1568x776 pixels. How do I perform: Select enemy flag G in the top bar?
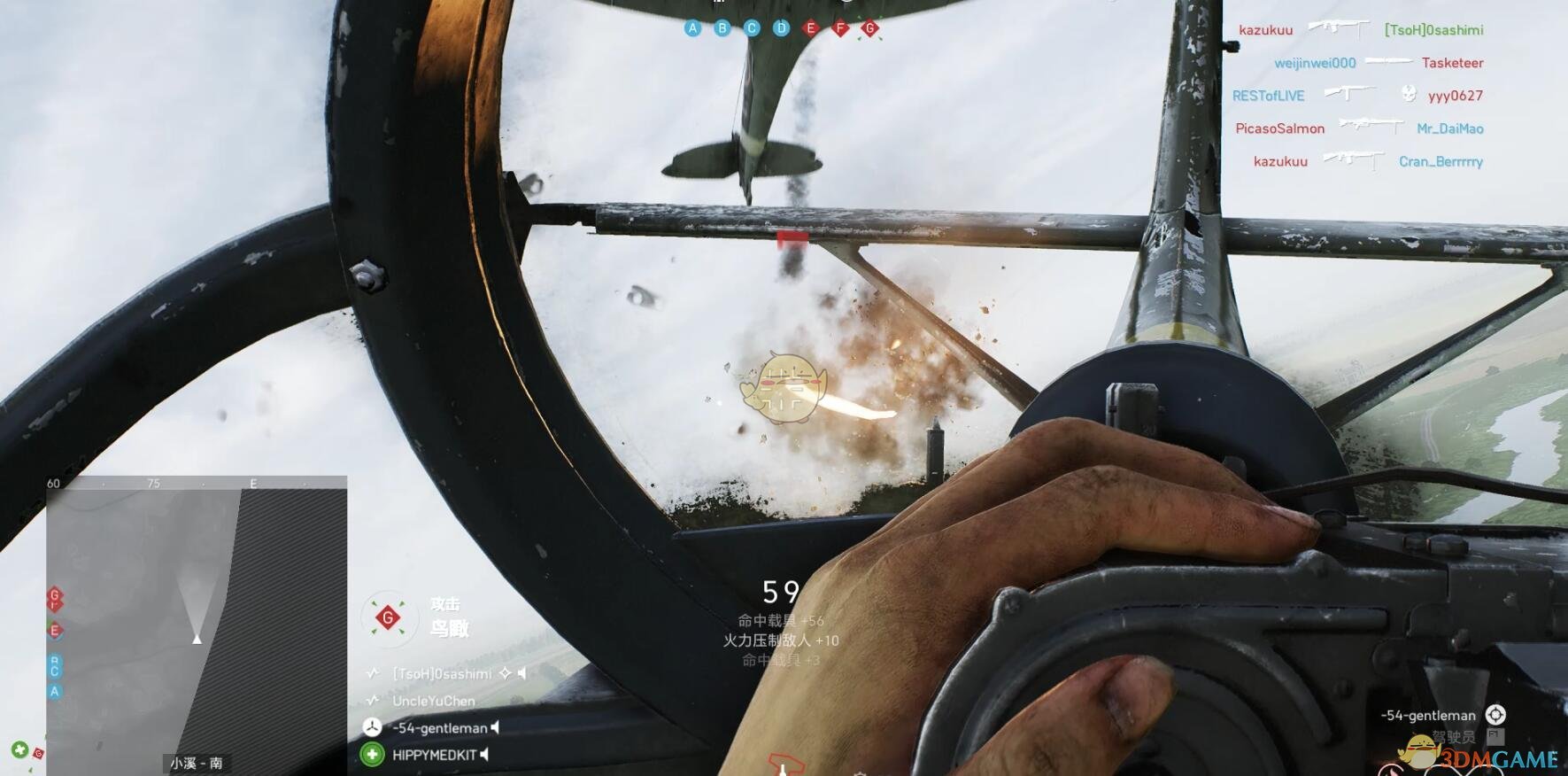(870, 28)
